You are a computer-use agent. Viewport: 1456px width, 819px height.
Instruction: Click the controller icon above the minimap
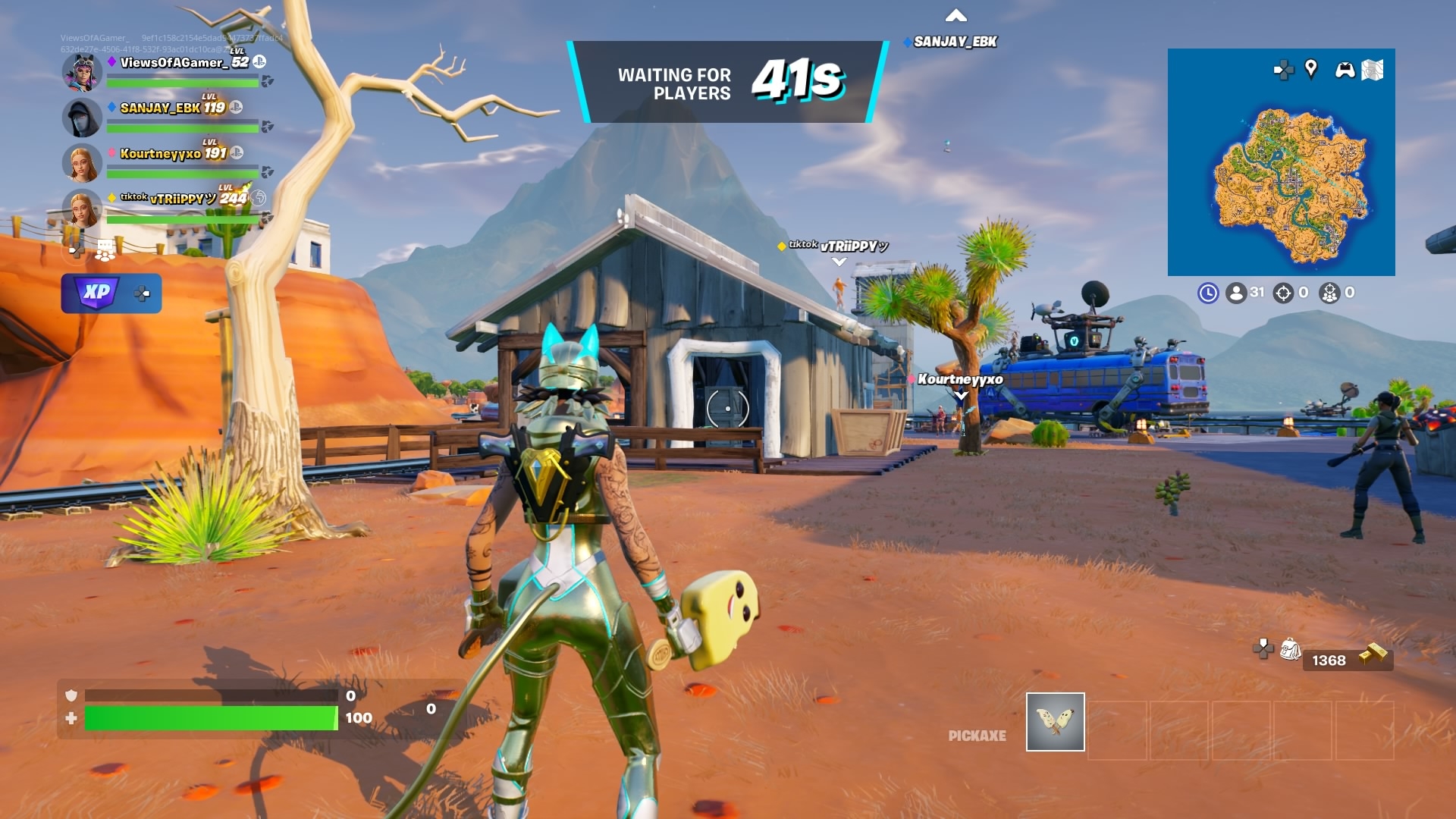pyautogui.click(x=1345, y=71)
